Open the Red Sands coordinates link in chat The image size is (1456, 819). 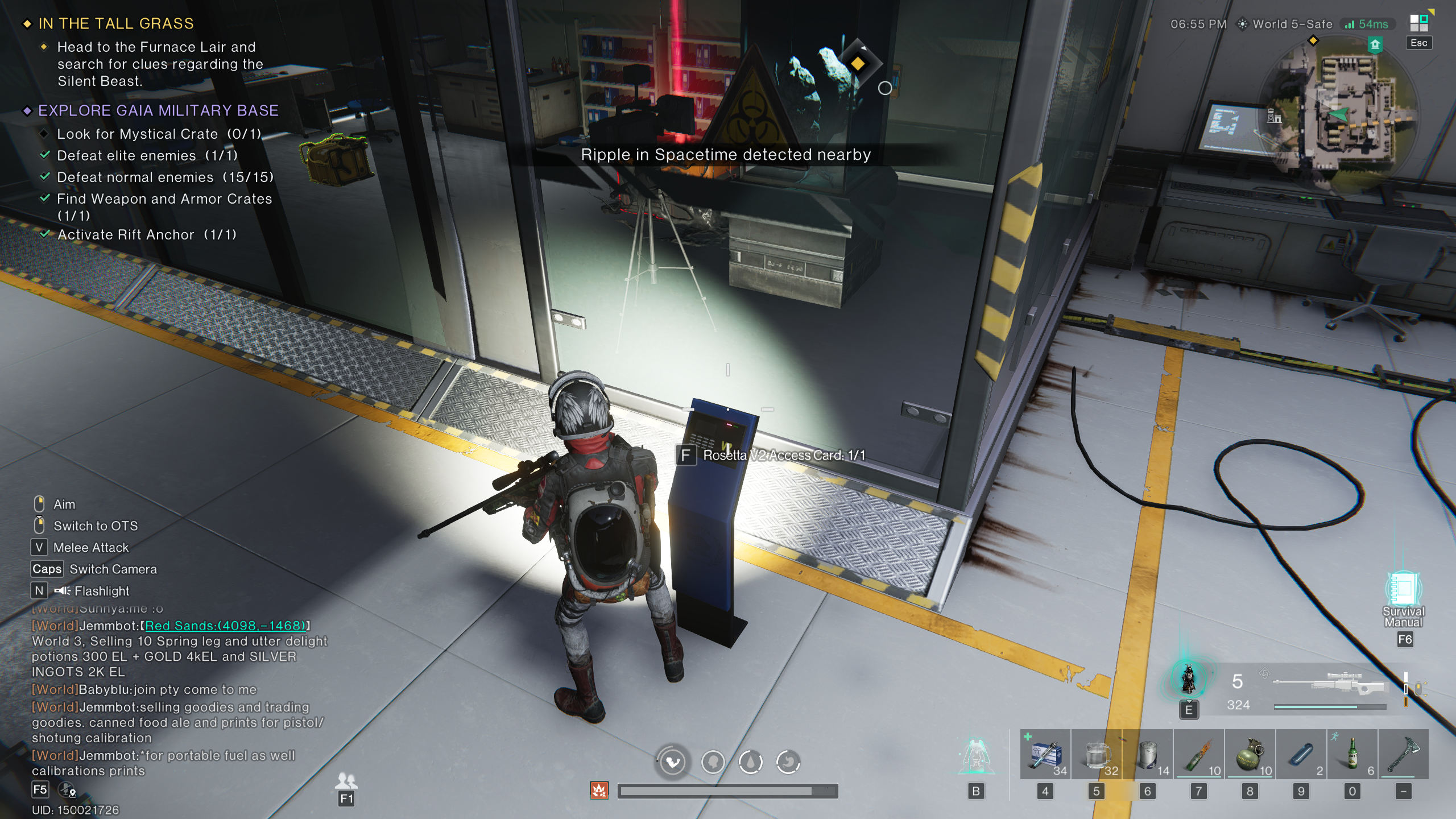pos(225,626)
